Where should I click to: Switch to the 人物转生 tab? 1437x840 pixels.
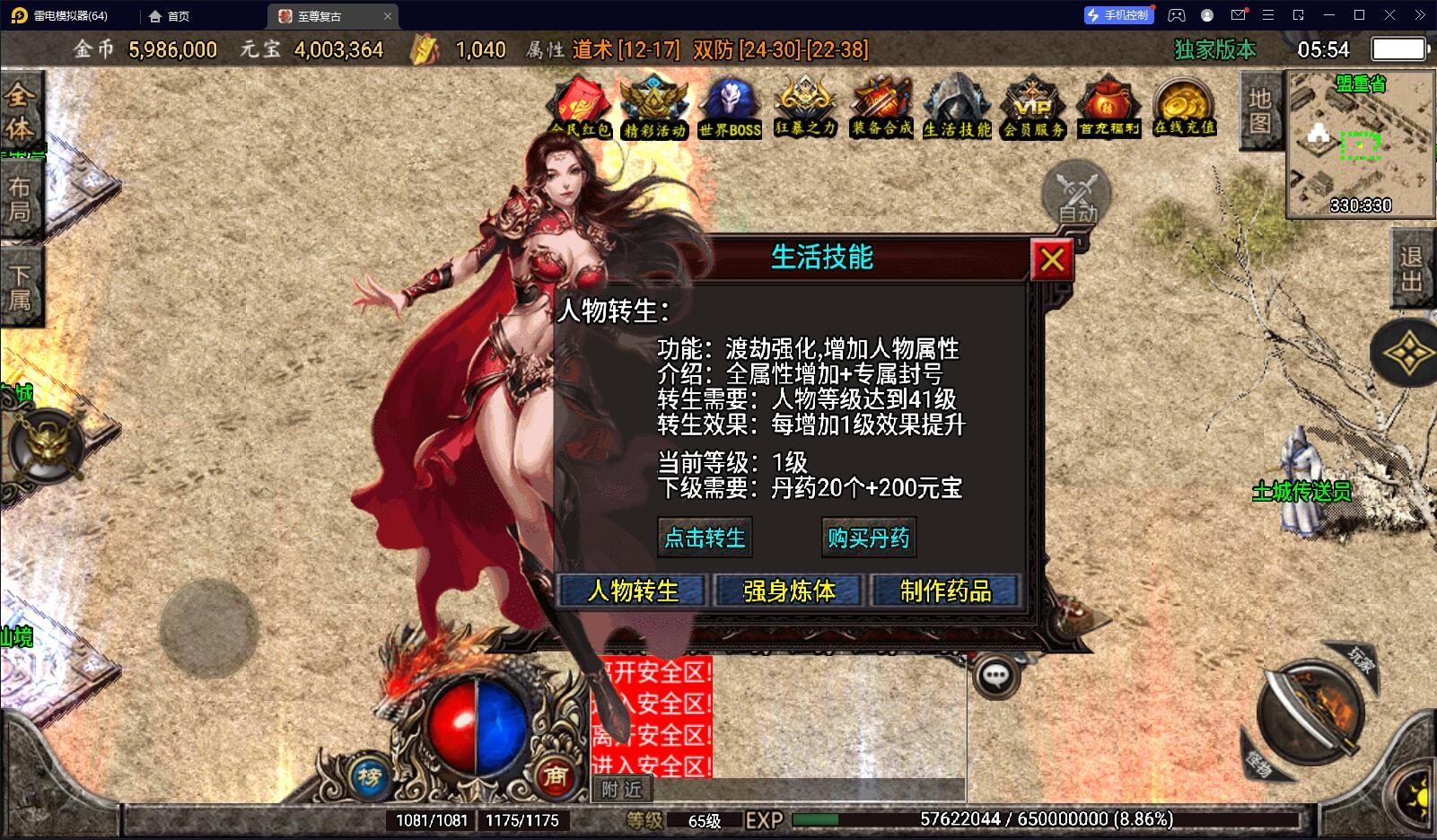[633, 591]
